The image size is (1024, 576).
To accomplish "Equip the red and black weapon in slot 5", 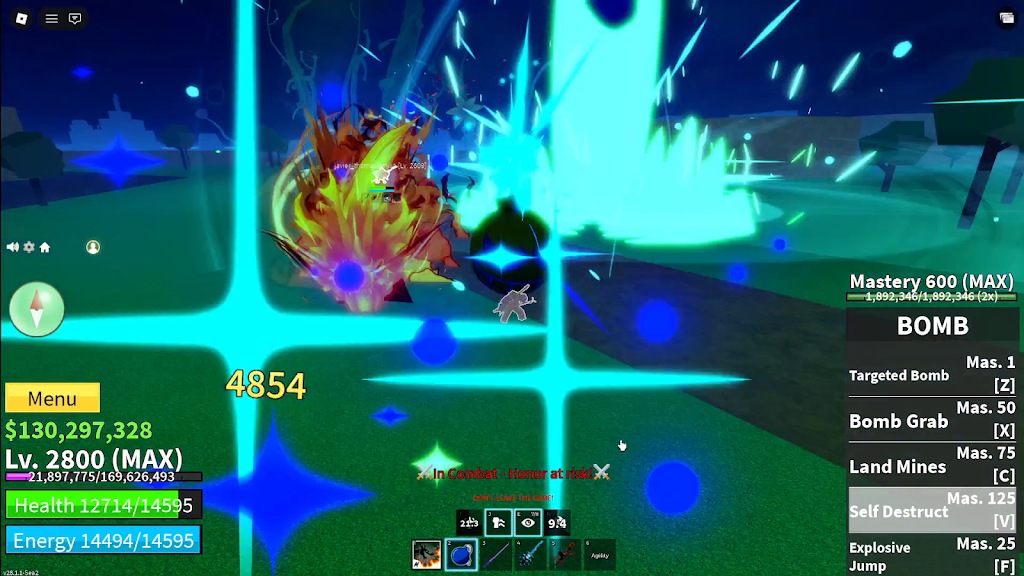I will tap(565, 555).
